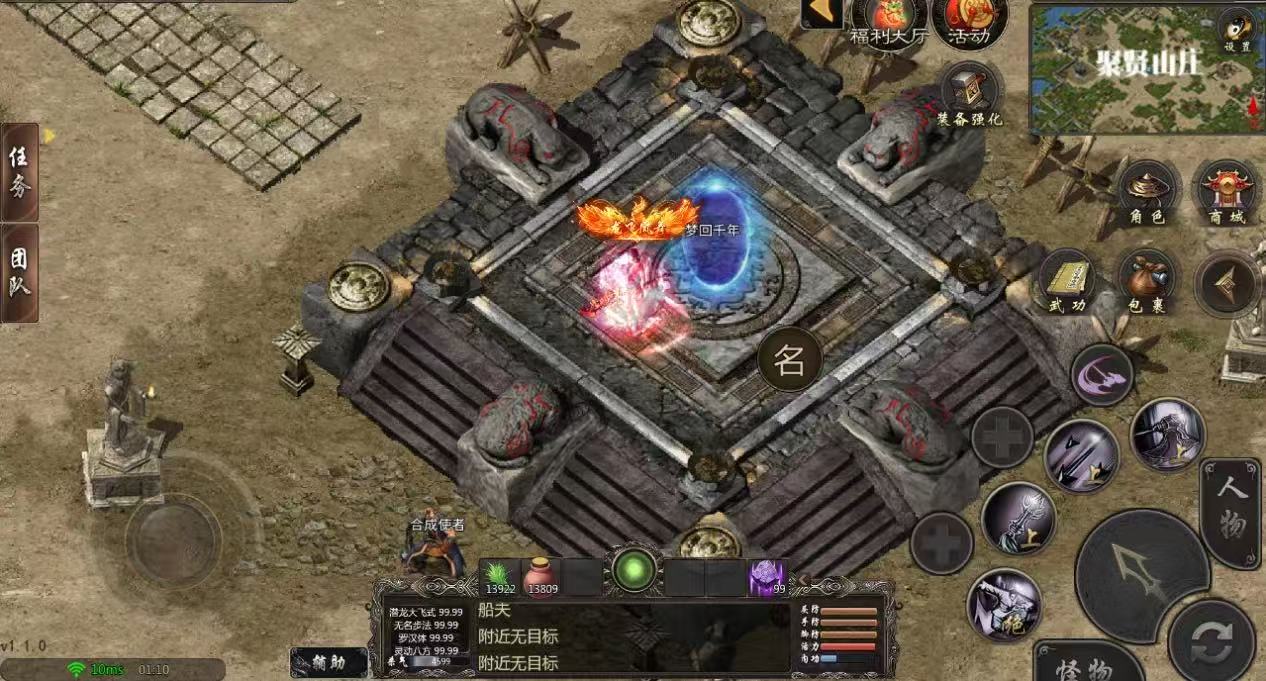Screen dimensions: 1266x681
Task: Open the 任务 quest tab
Action: 20,171
